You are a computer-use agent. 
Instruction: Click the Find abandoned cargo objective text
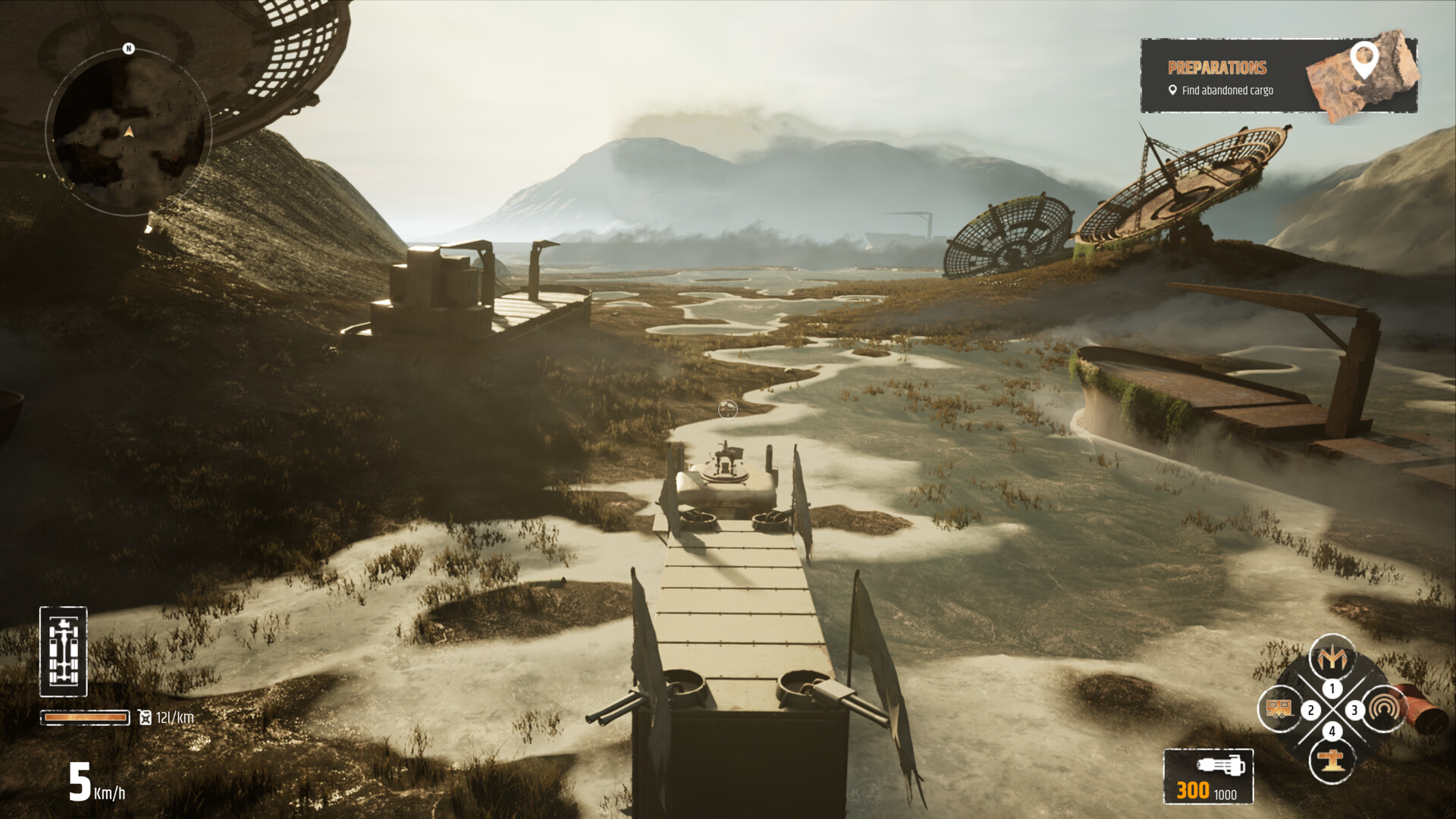(1225, 89)
